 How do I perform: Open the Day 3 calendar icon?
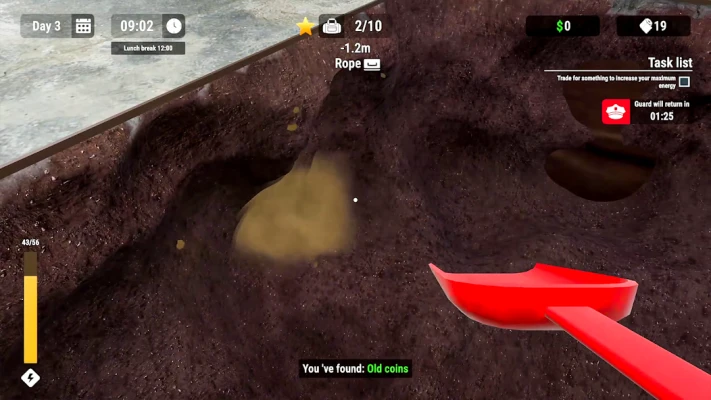point(83,26)
